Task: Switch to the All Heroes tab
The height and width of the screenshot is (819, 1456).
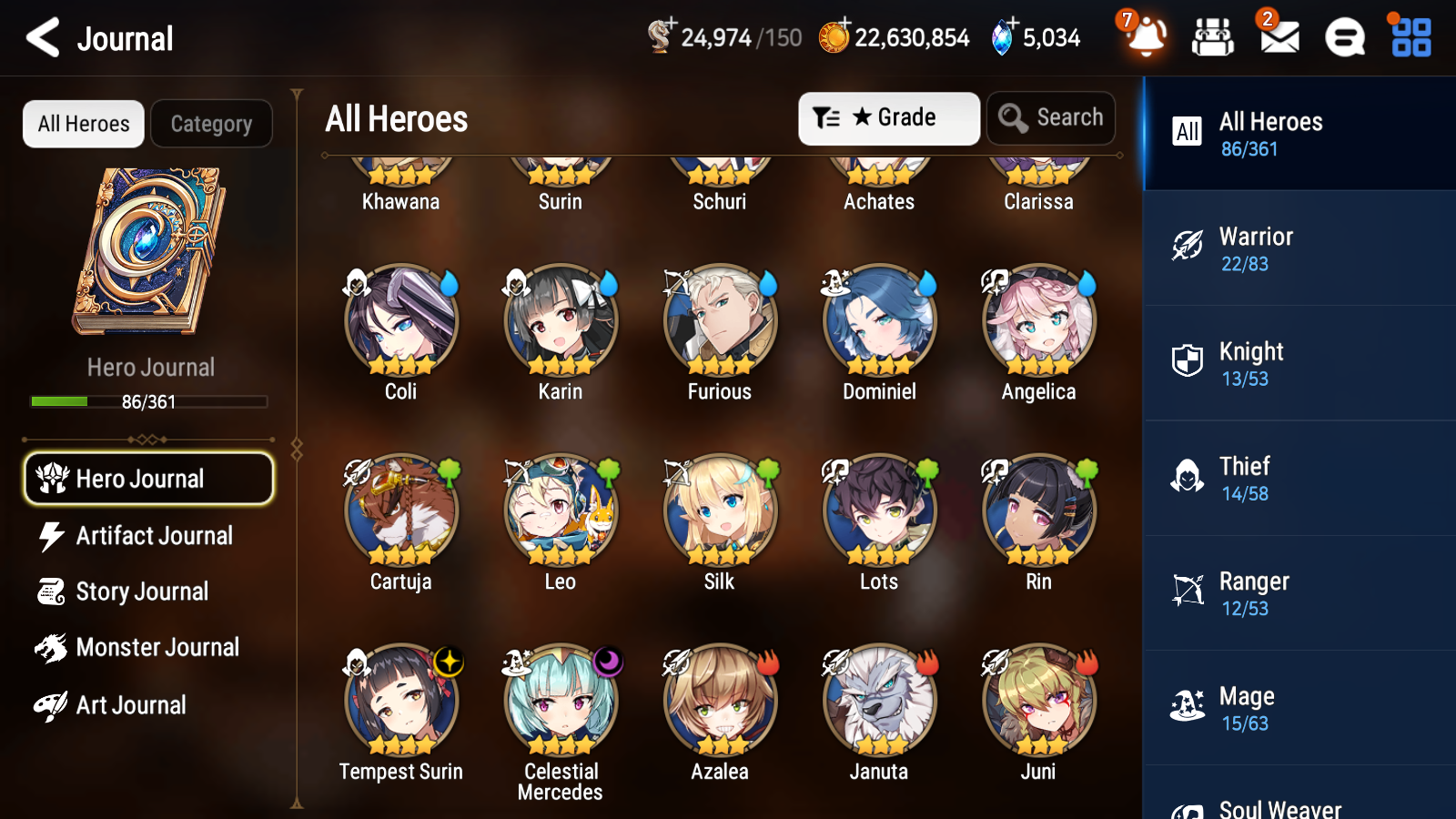Action: 83,124
